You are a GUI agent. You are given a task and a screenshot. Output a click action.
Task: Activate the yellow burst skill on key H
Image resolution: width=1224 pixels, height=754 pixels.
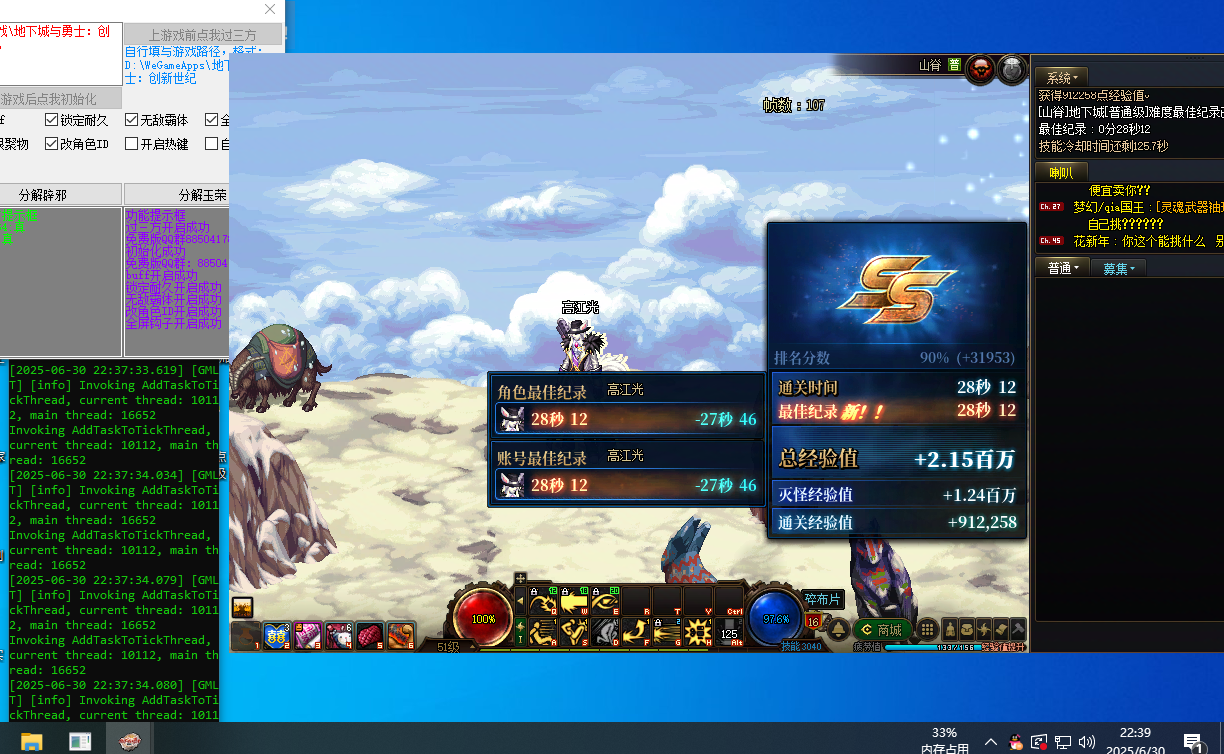698,632
